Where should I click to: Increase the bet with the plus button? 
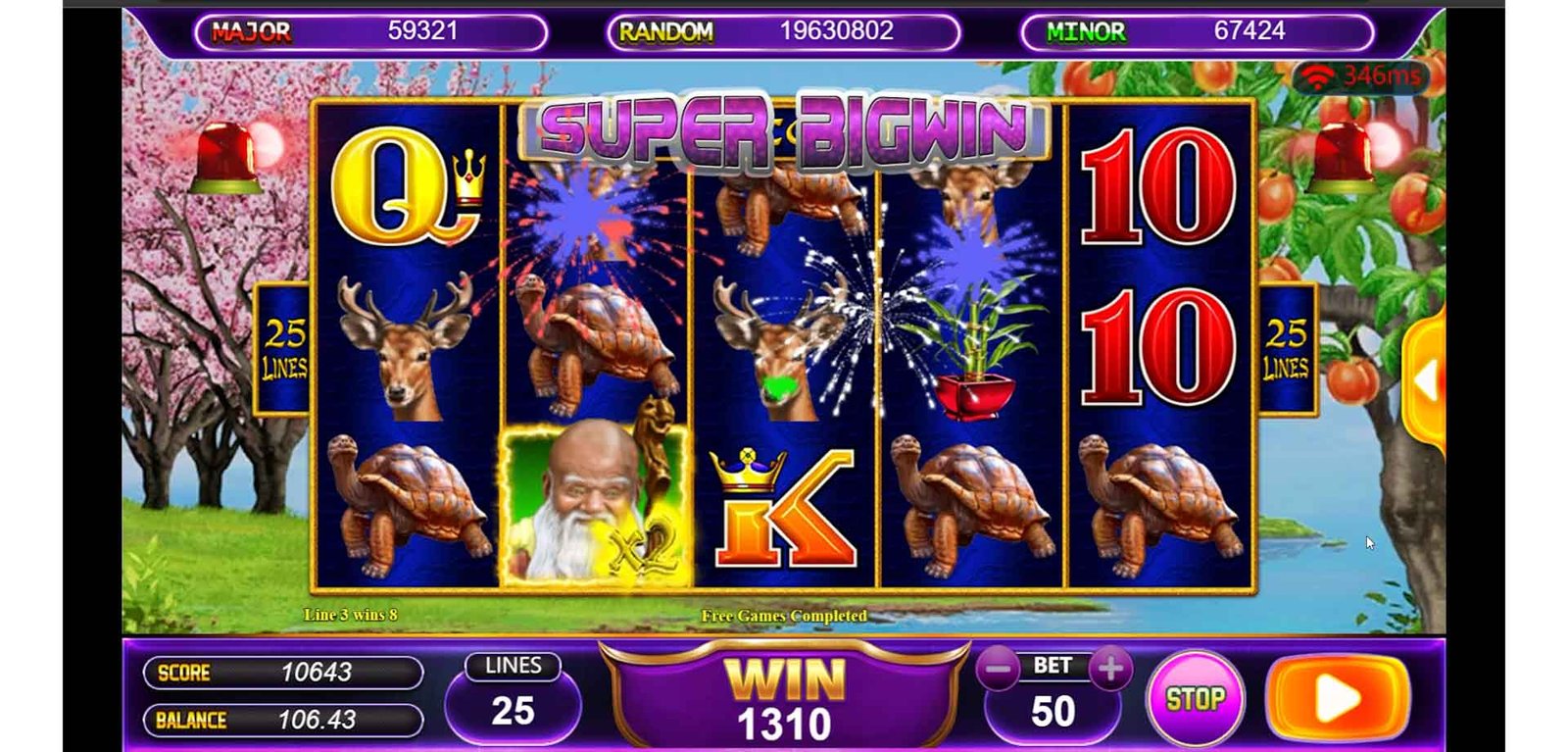(x=1110, y=670)
